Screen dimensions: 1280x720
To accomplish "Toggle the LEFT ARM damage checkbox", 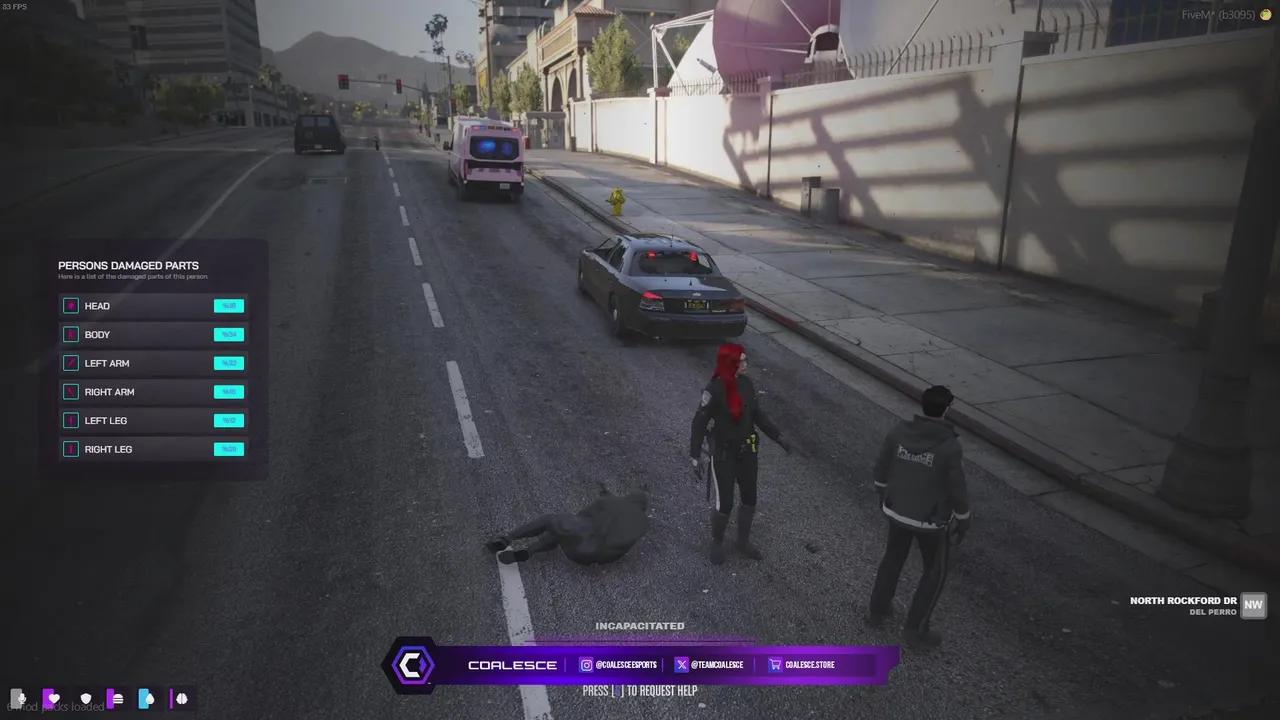I will [70, 363].
